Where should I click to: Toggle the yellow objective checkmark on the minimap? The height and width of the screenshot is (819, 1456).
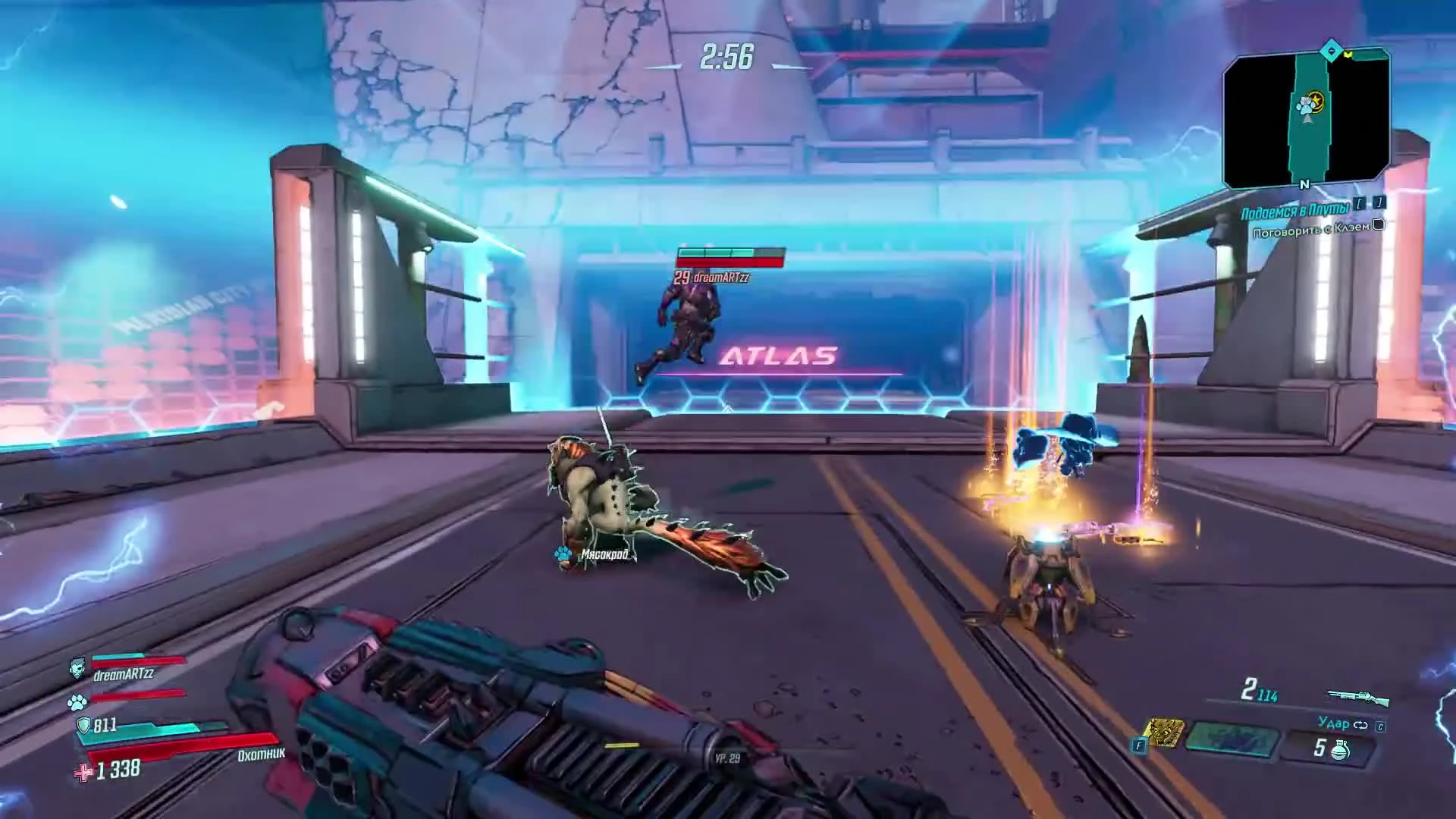pyautogui.click(x=1348, y=55)
